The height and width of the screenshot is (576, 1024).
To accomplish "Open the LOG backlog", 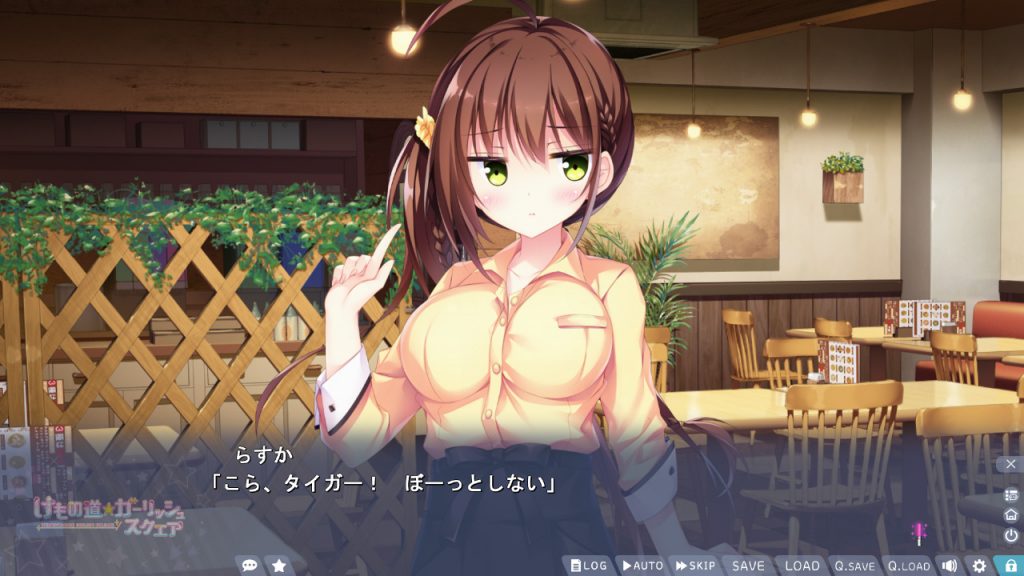I will [x=588, y=565].
